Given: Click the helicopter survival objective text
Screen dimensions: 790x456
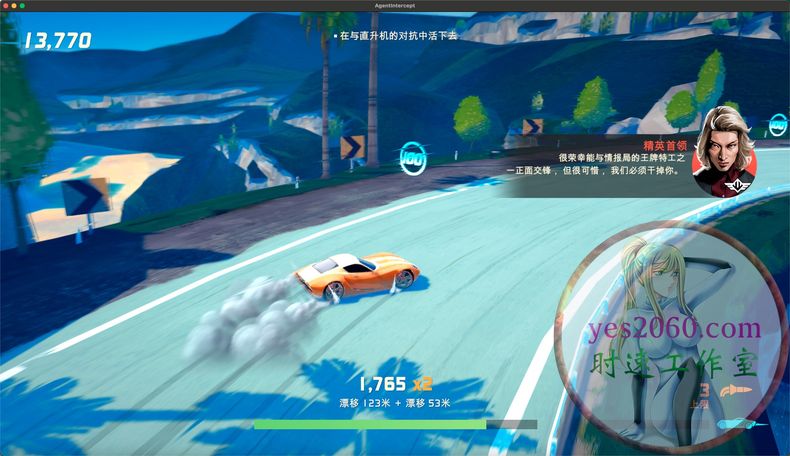Looking at the screenshot, I should [x=397, y=35].
